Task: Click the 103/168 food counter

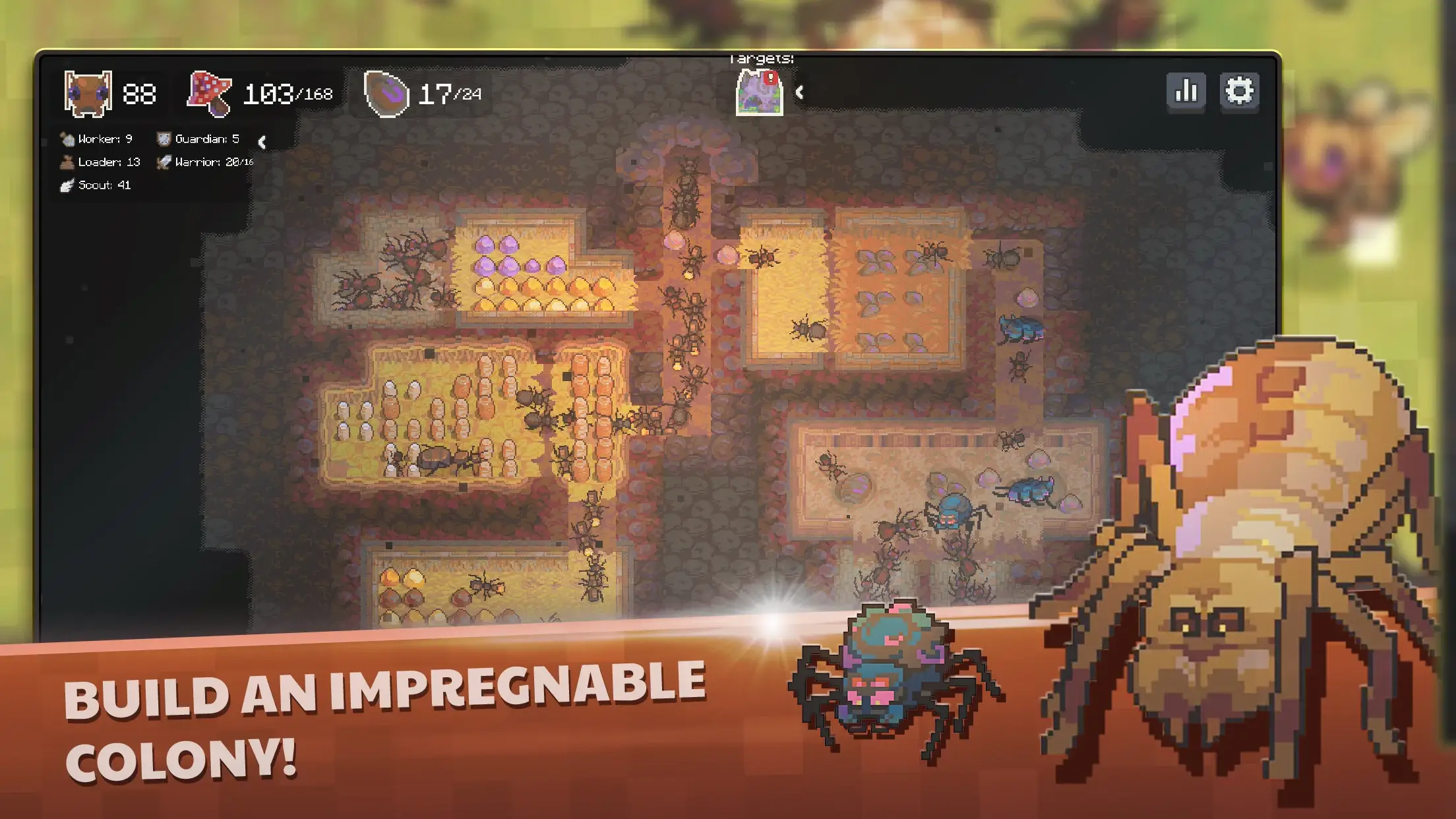Action: pos(287,94)
